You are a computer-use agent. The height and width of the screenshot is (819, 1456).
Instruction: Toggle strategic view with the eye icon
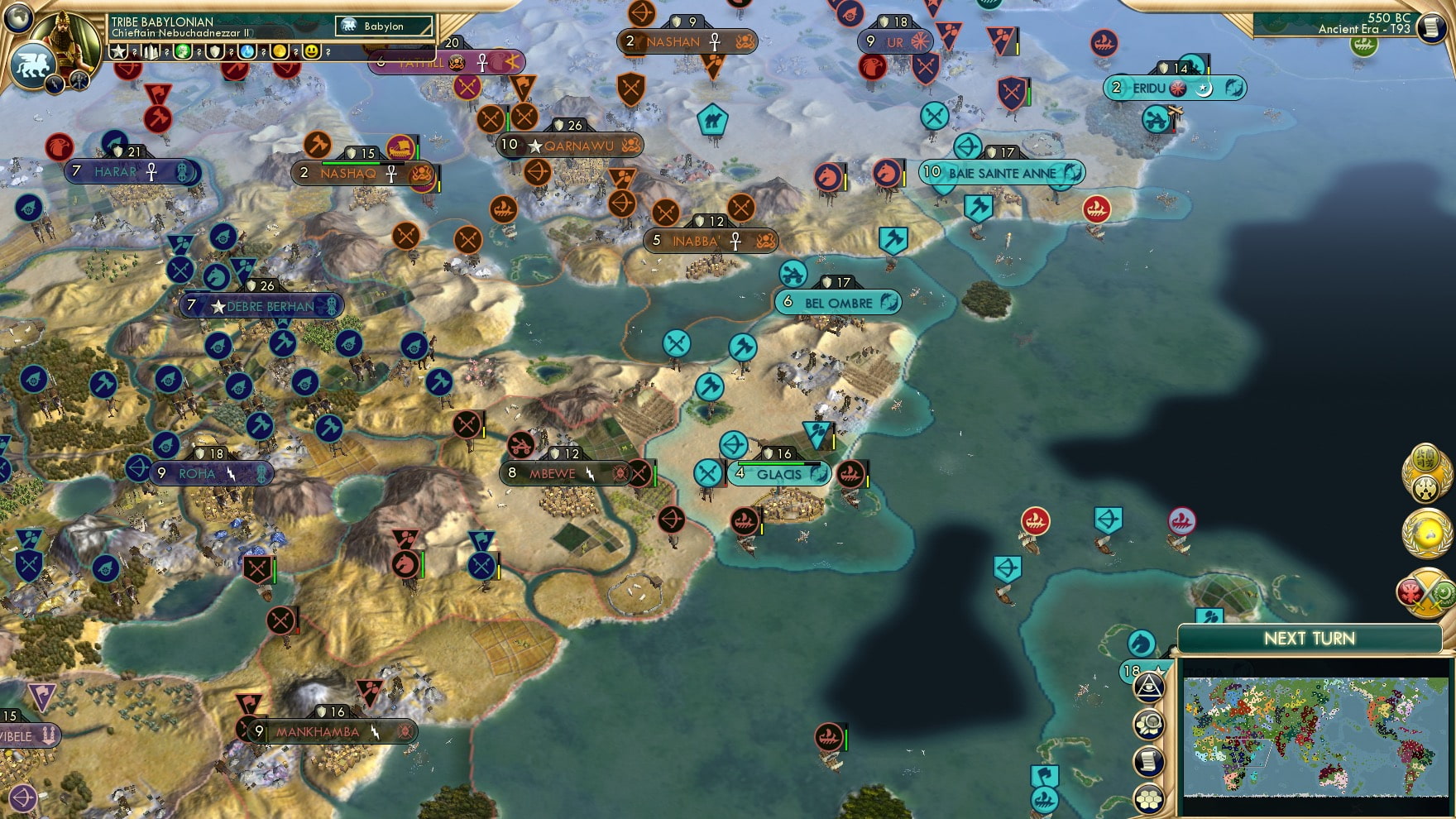coord(1149,687)
